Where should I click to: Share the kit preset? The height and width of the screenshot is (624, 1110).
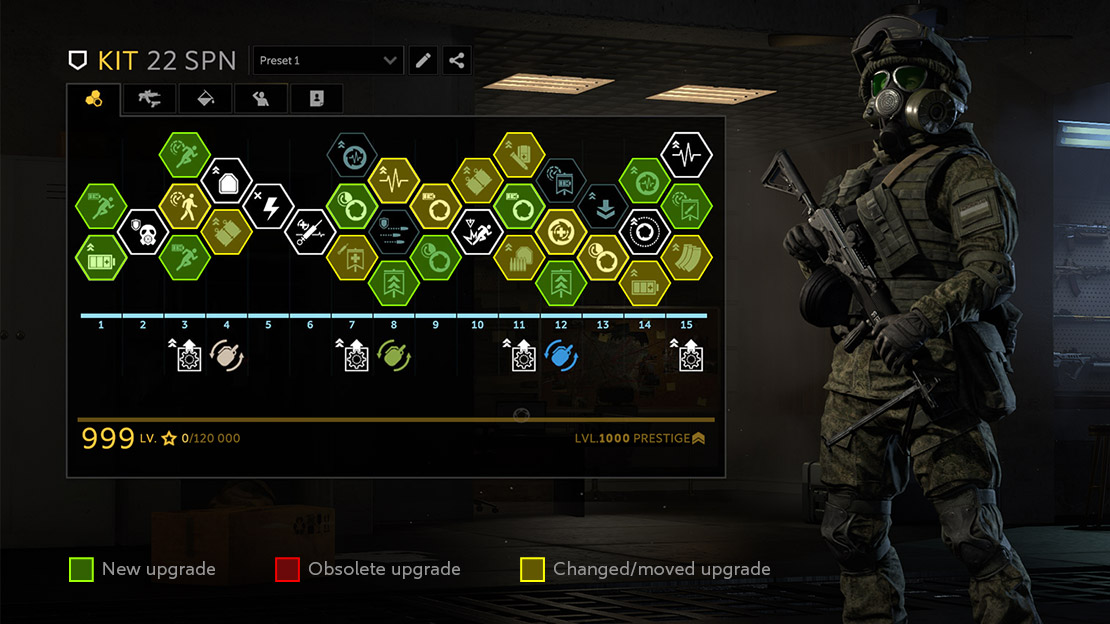457,61
